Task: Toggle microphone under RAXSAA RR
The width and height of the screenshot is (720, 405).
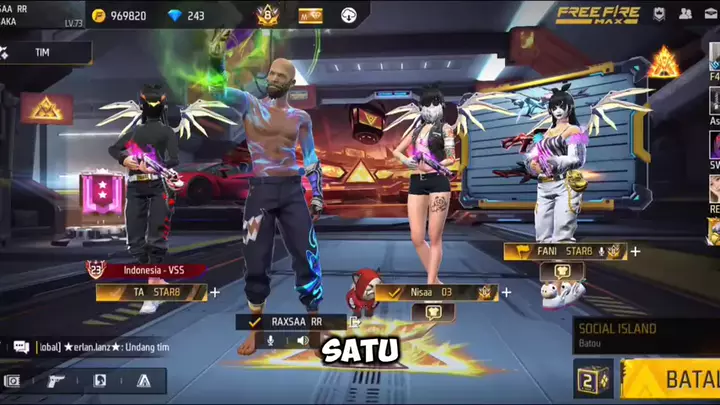Action: click(x=269, y=341)
